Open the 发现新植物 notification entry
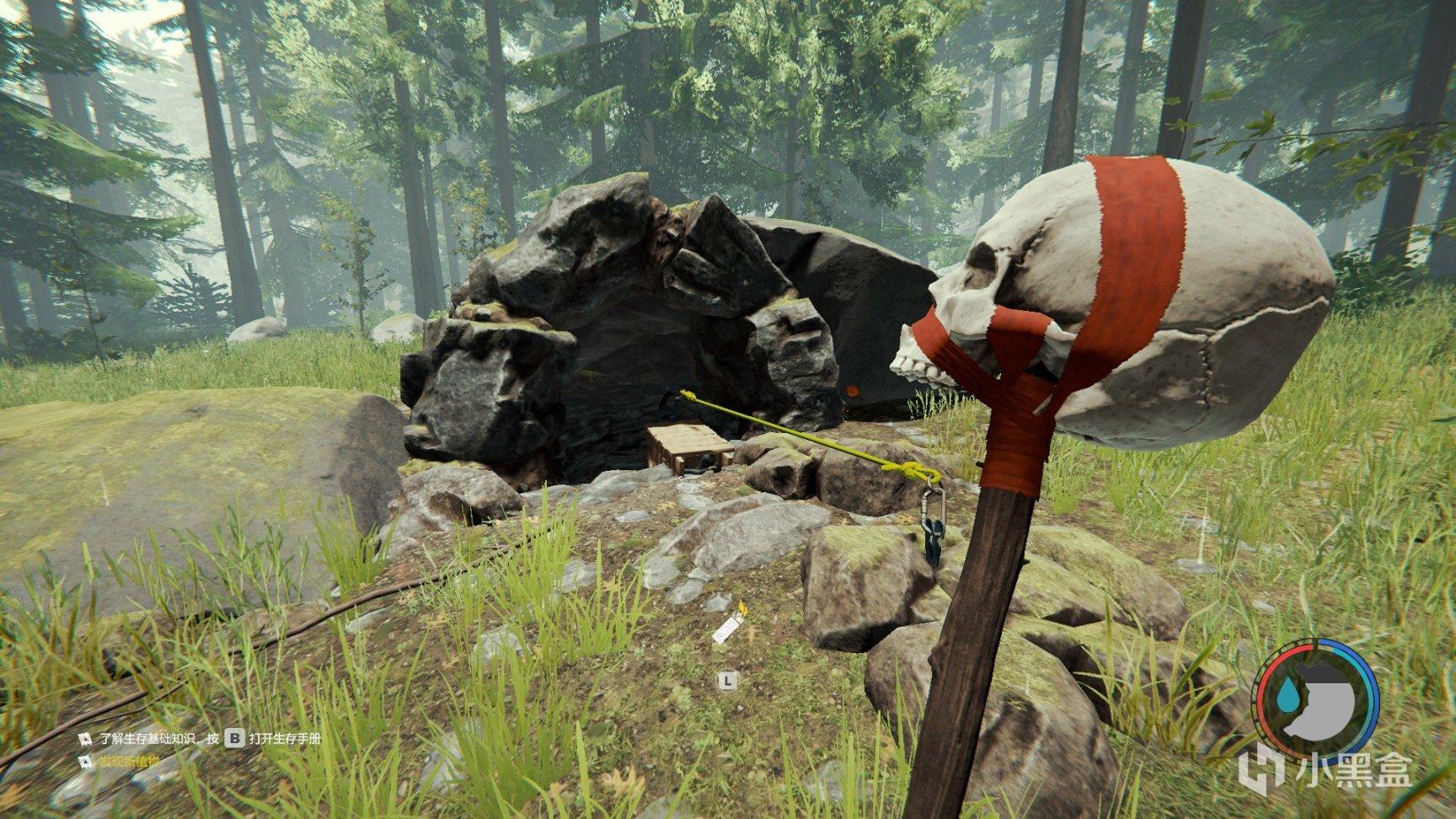The width and height of the screenshot is (1456, 819). (x=128, y=762)
